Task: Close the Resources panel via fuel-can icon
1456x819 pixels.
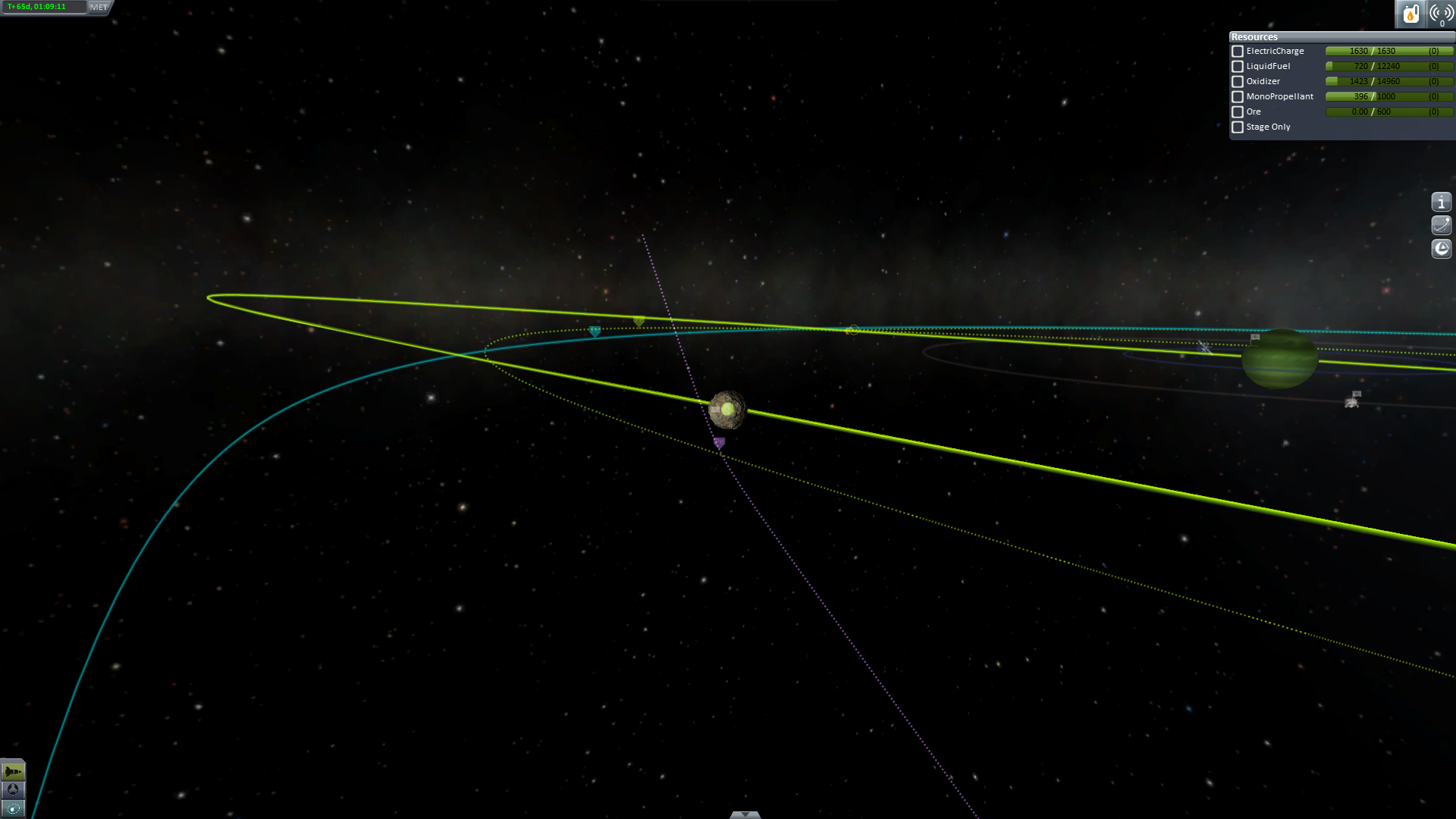Action: tap(1410, 14)
